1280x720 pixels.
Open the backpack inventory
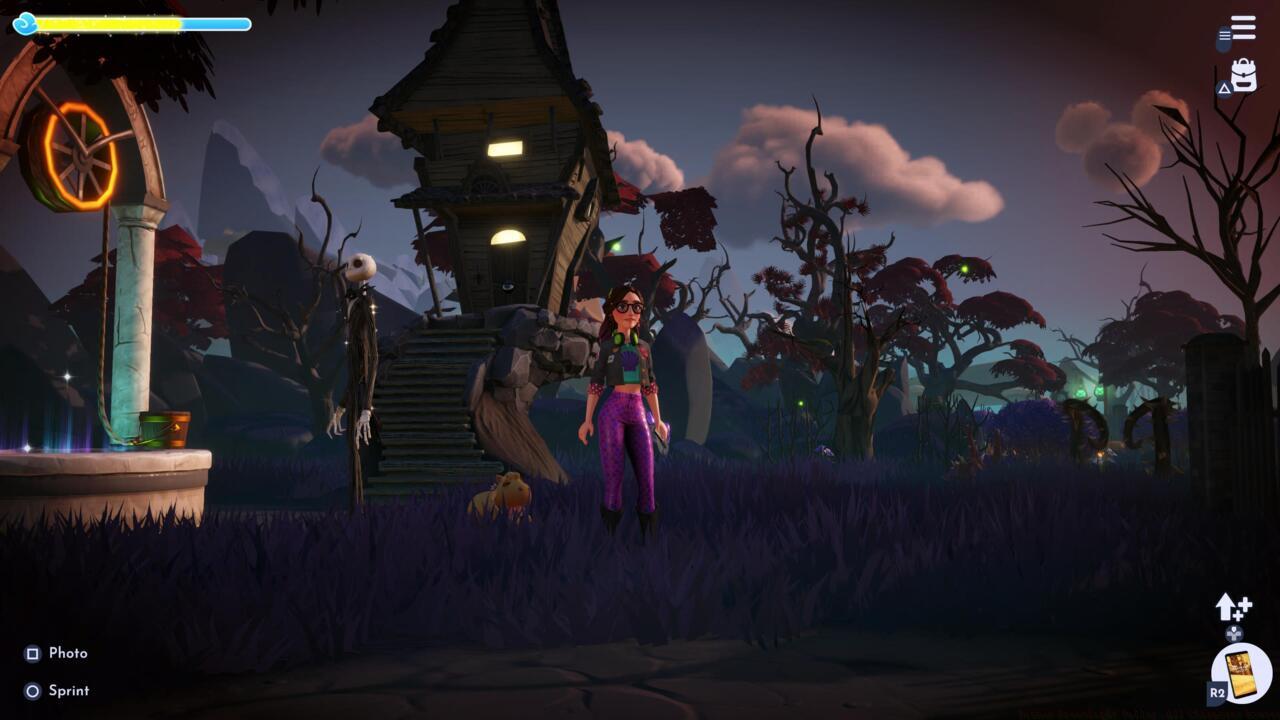(1243, 72)
